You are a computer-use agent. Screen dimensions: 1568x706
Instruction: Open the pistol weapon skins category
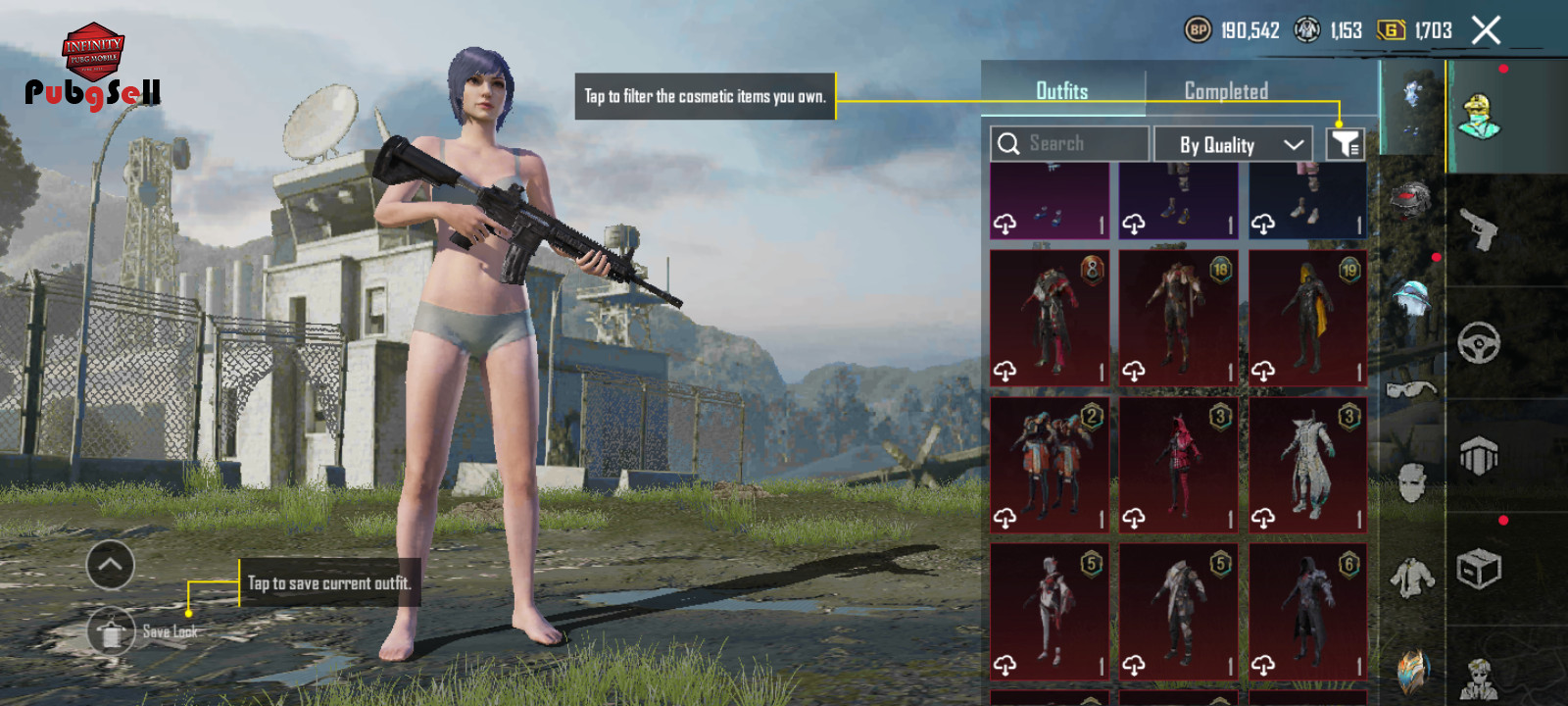click(x=1479, y=230)
